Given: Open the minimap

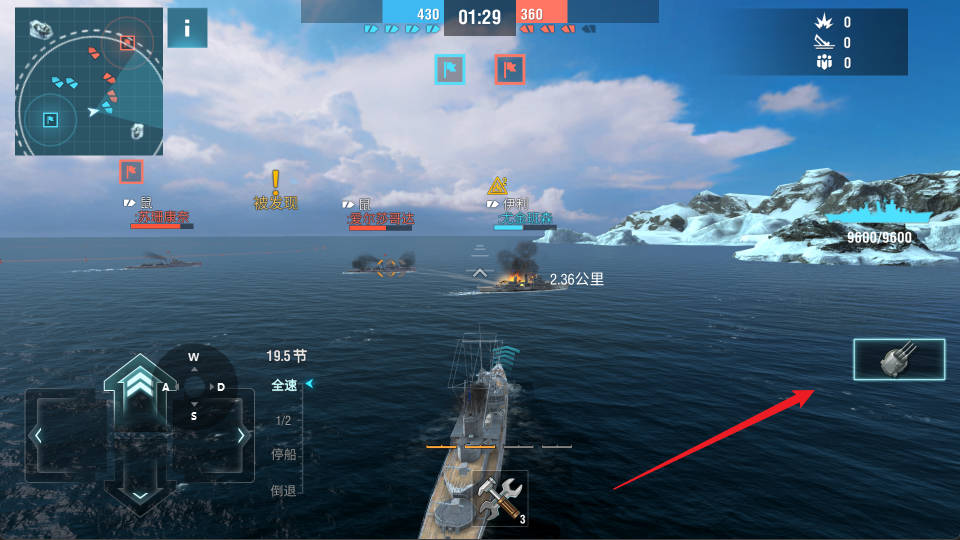Looking at the screenshot, I should coord(88,81).
